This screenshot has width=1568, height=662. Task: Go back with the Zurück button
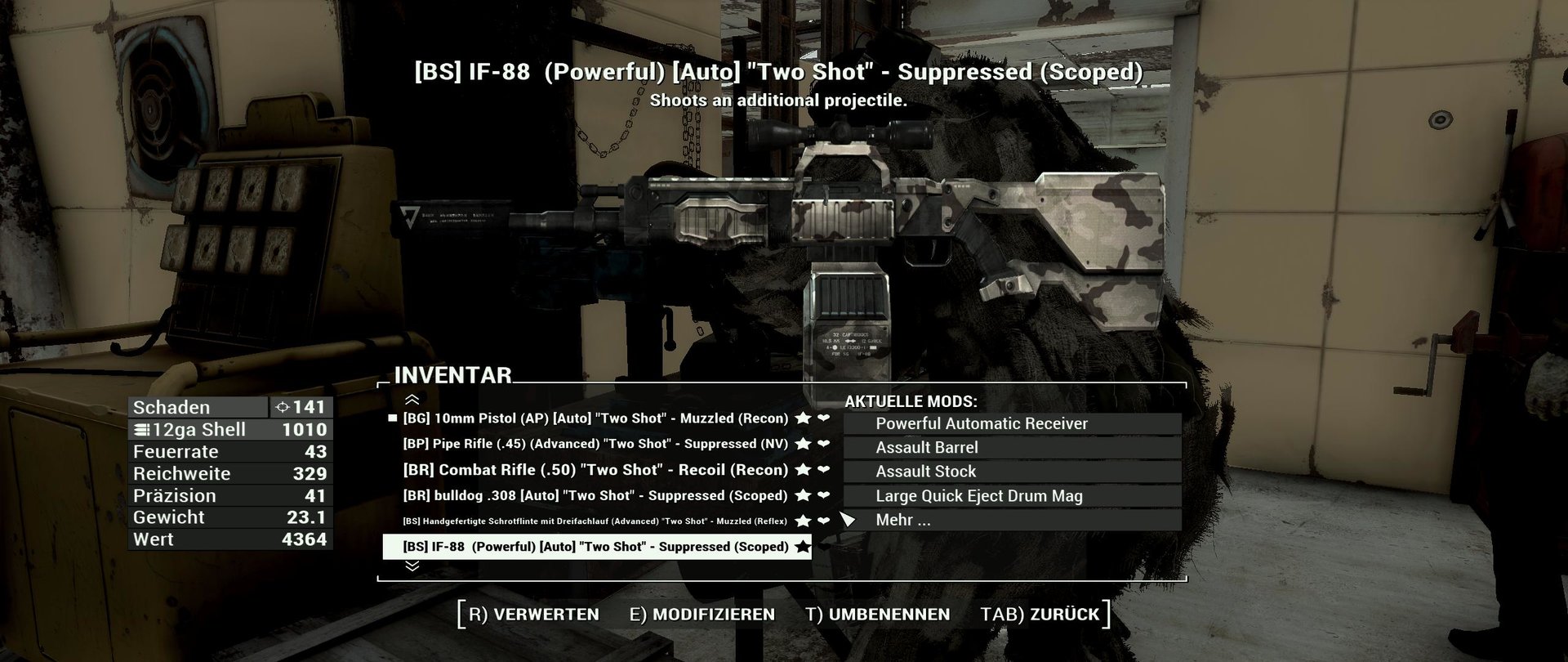(1040, 615)
